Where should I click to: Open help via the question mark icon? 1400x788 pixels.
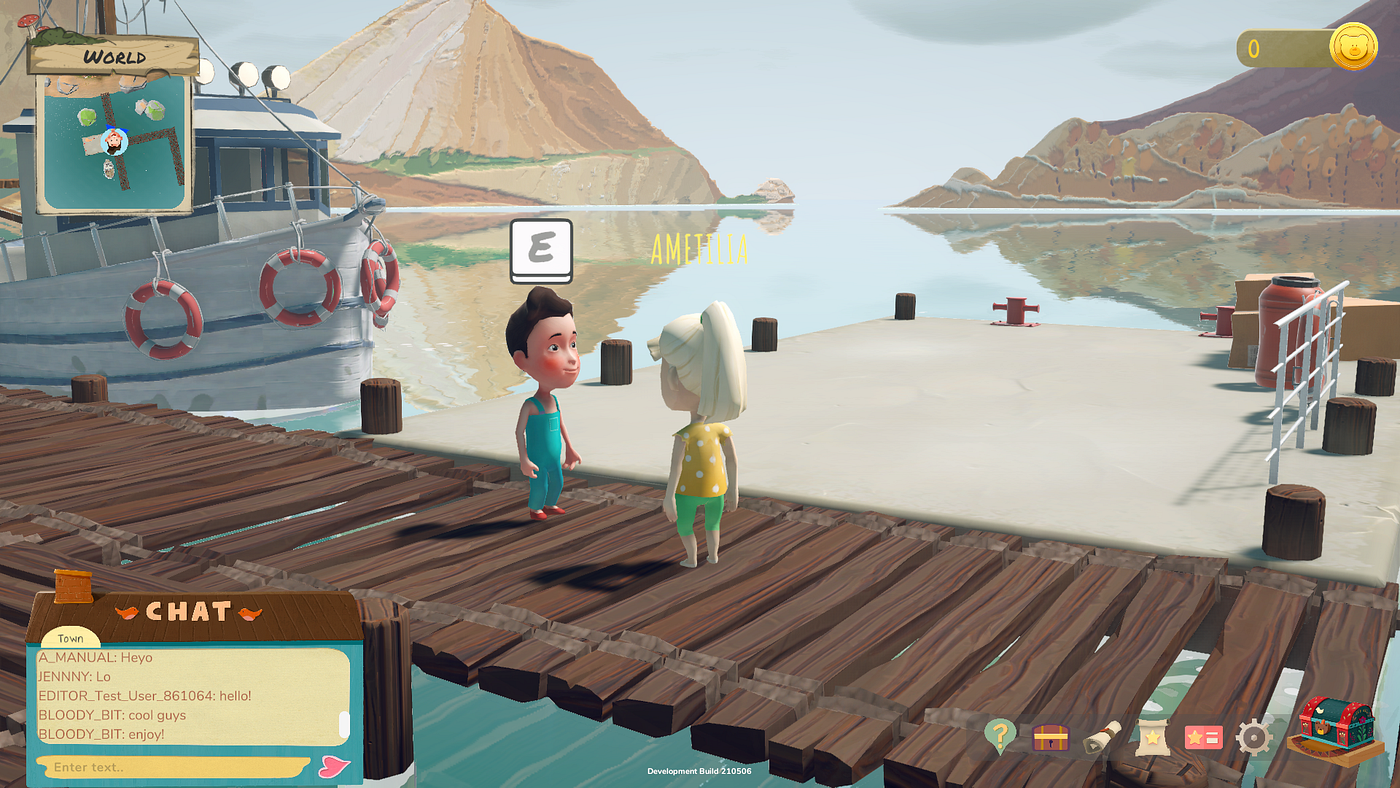(999, 736)
